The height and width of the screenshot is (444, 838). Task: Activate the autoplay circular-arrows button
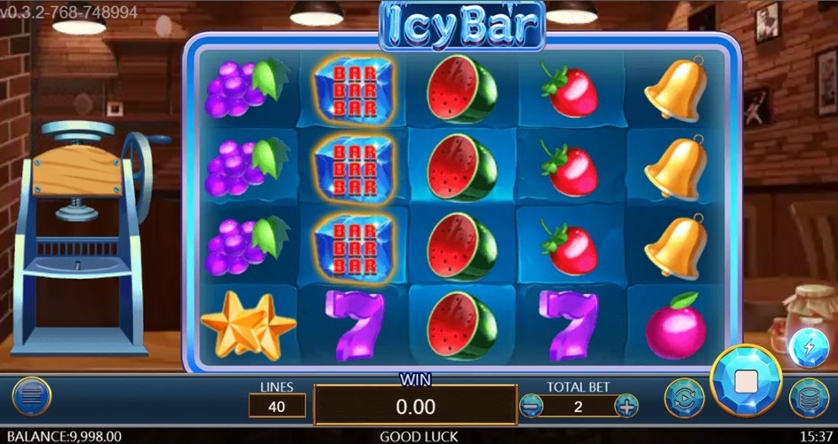[684, 397]
